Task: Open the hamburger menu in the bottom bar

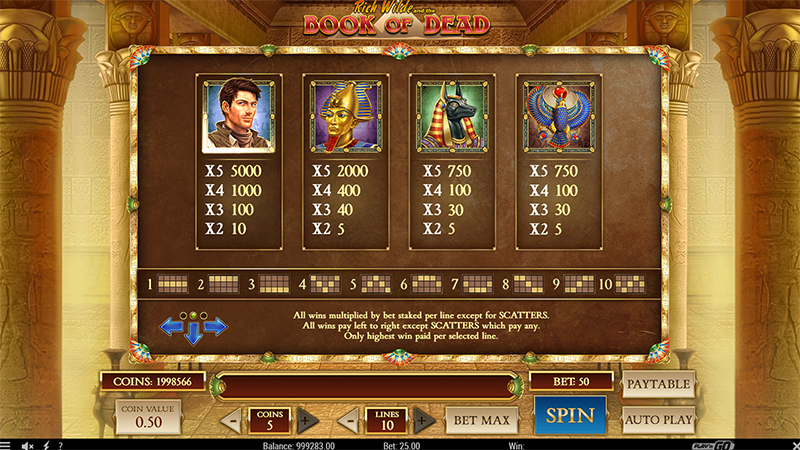Action: [x=7, y=445]
